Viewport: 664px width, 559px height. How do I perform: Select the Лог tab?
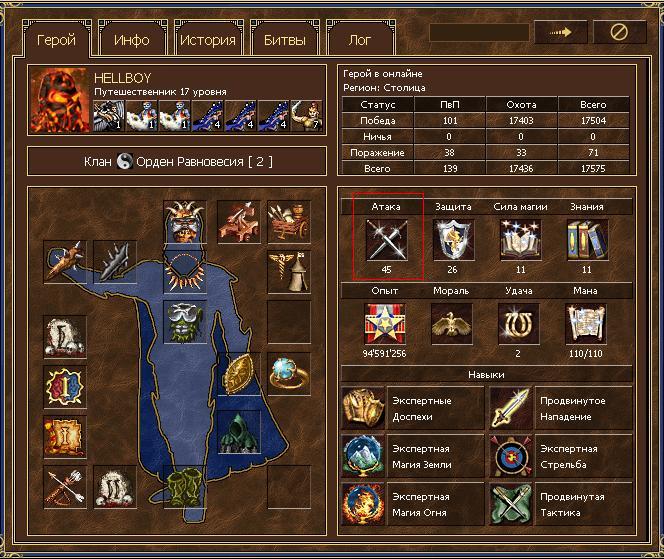tap(359, 40)
